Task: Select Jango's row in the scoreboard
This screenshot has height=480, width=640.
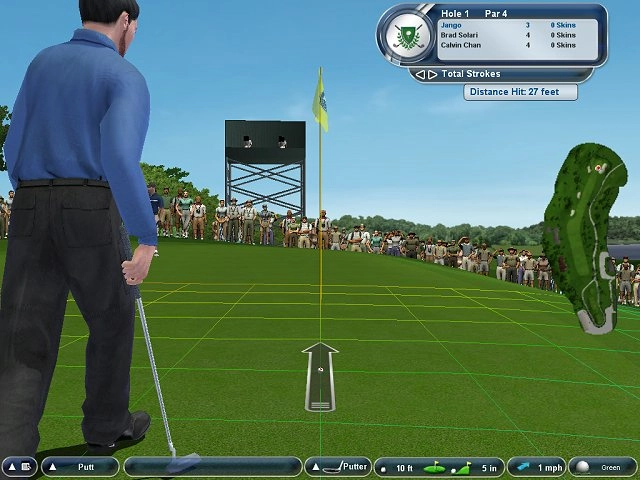Action: coord(507,25)
